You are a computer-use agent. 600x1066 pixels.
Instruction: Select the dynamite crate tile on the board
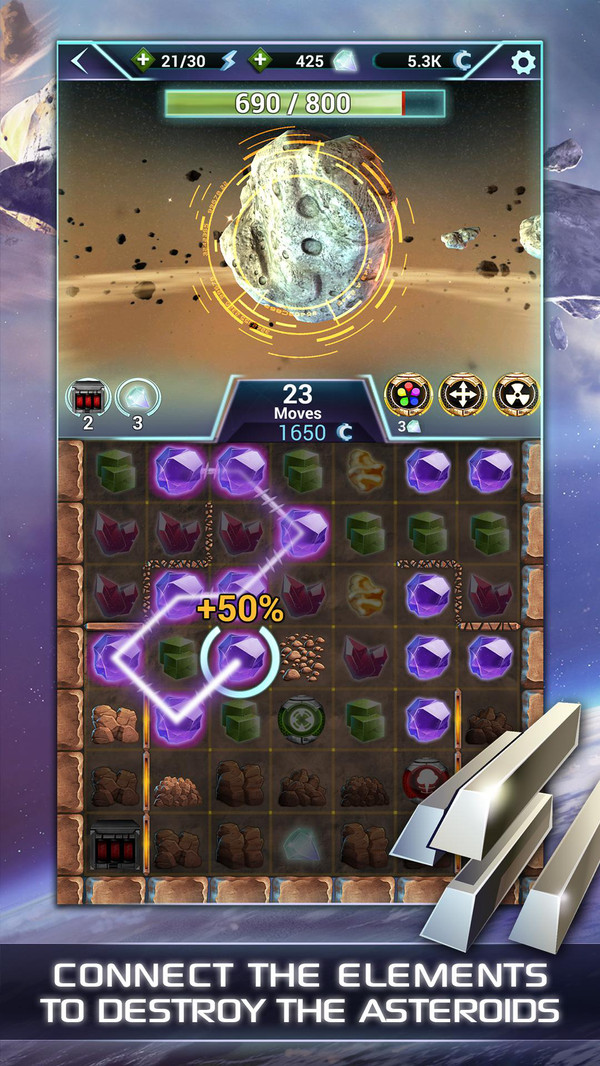click(x=115, y=842)
